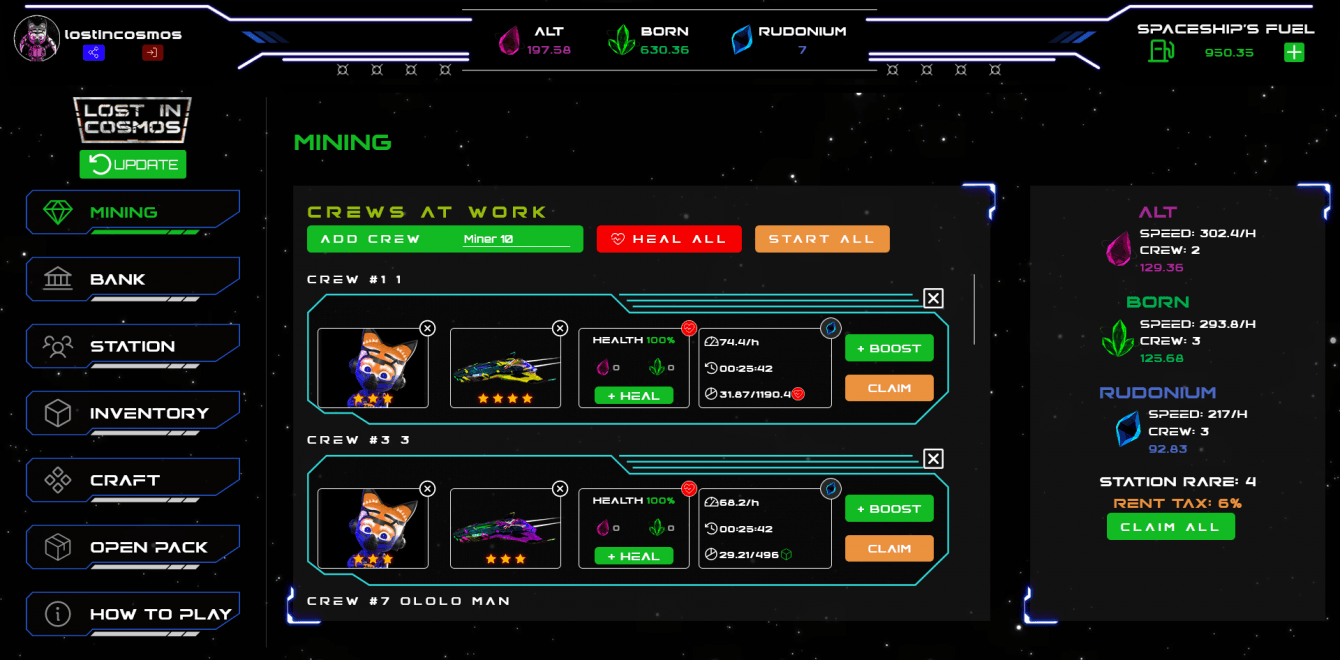The image size is (1340, 660).
Task: Click the red logout icon under username
Action: point(152,53)
